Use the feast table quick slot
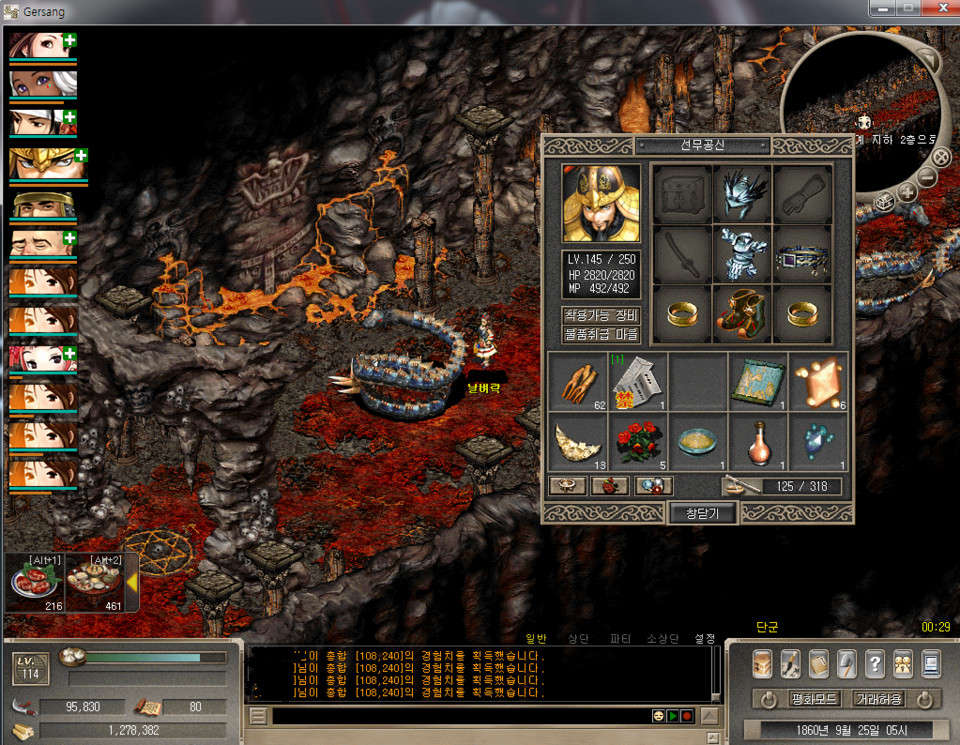This screenshot has height=745, width=960. click(94, 582)
